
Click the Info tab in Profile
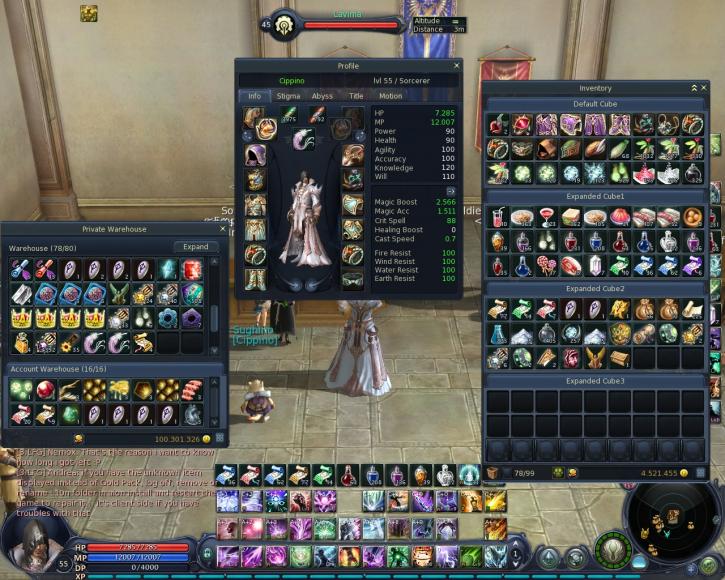[x=254, y=96]
